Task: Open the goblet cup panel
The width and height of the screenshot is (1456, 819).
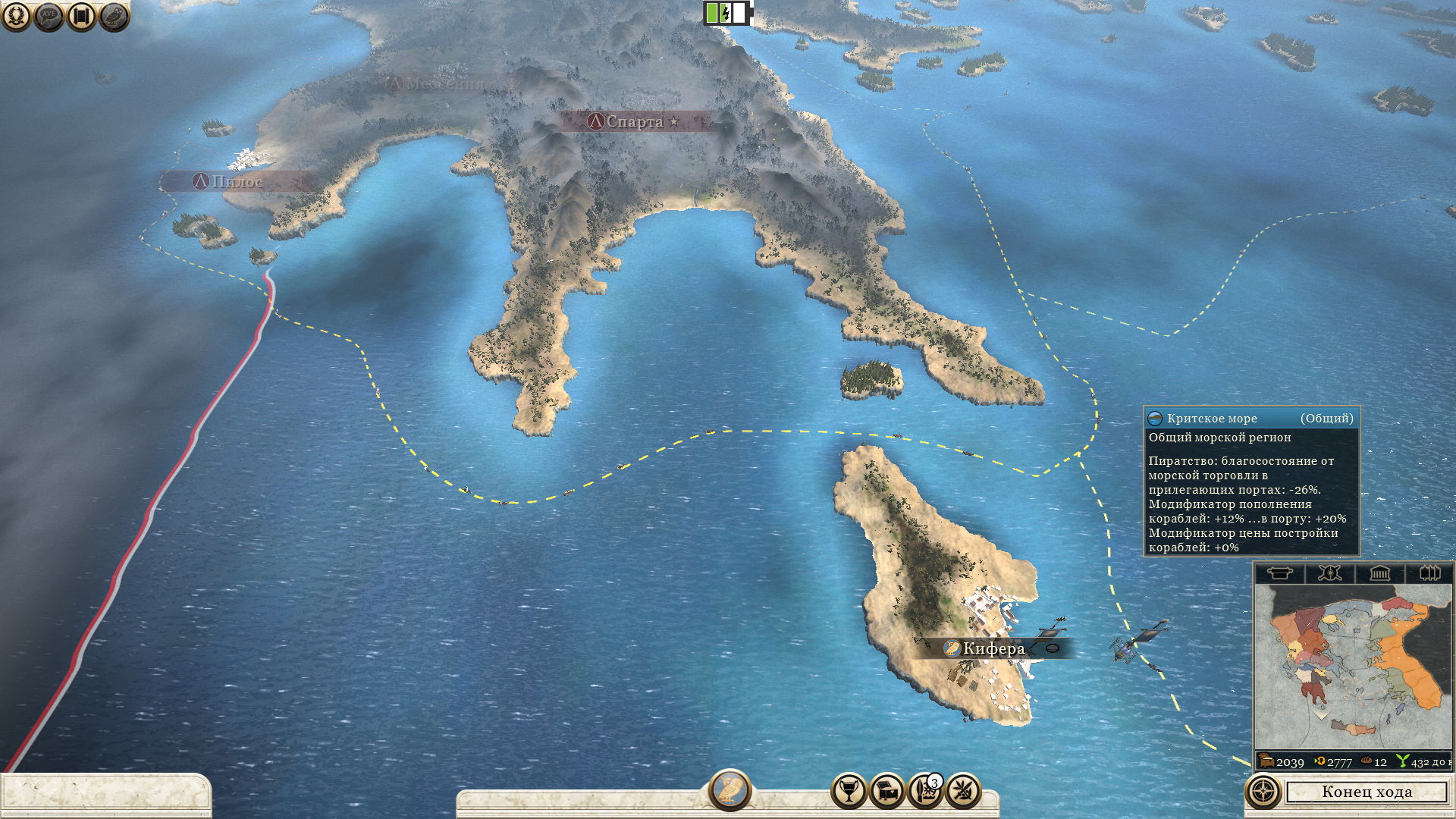Action: coord(849,792)
